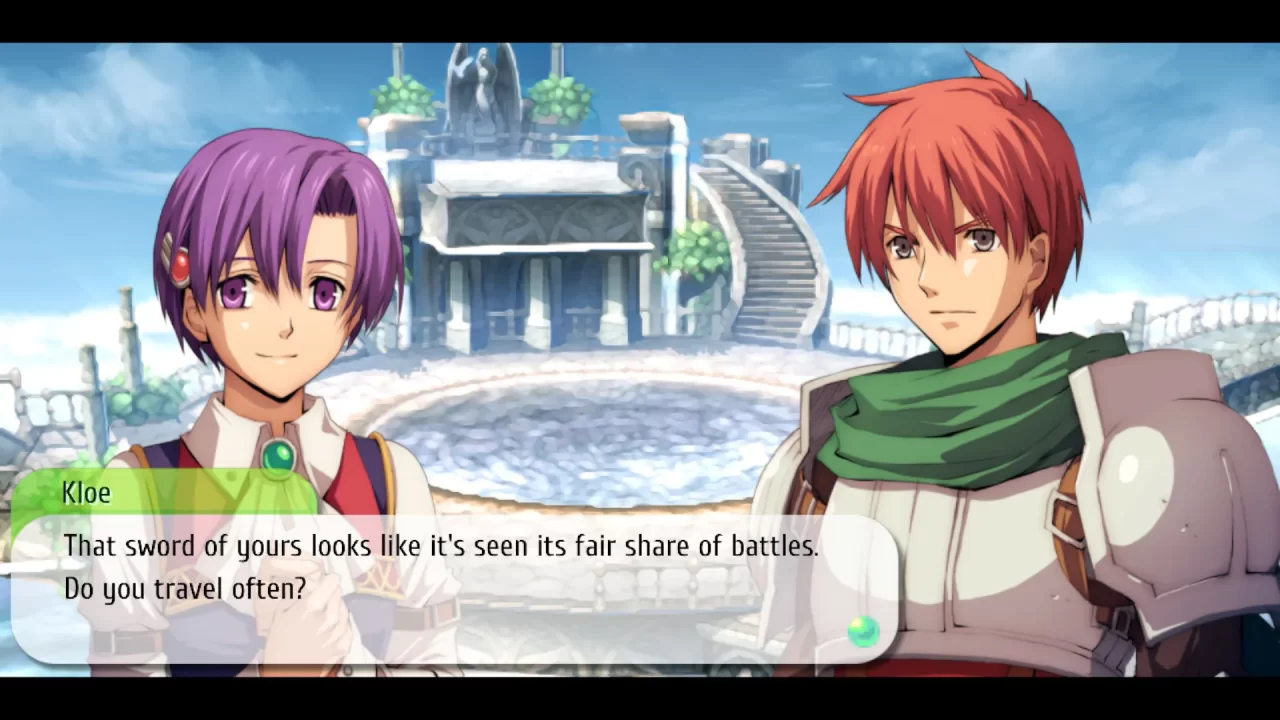Click the sentence about the sword seeing battles
1280x720 pixels.
pyautogui.click(x=440, y=546)
